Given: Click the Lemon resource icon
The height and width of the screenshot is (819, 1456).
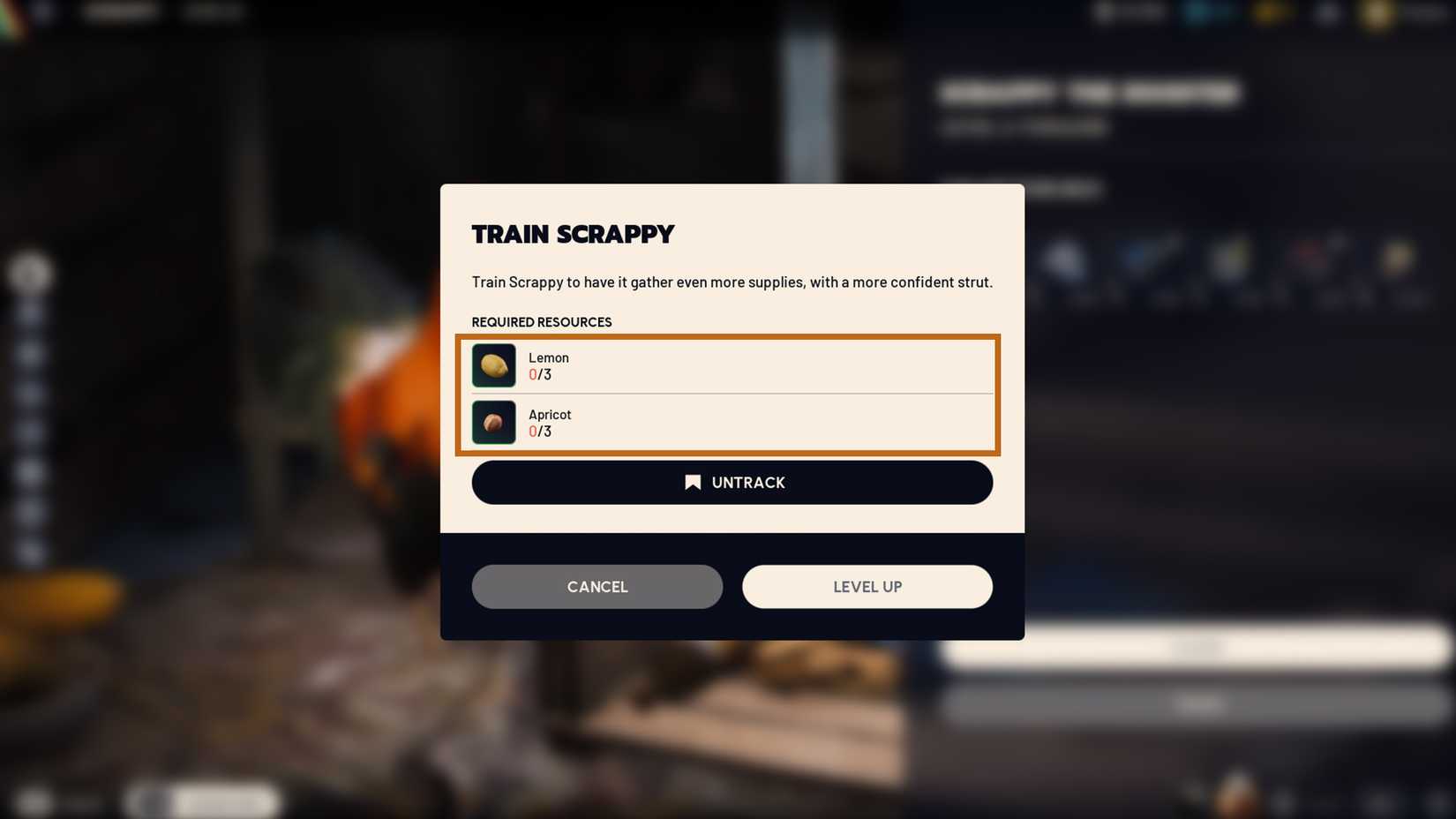Looking at the screenshot, I should pos(493,364).
